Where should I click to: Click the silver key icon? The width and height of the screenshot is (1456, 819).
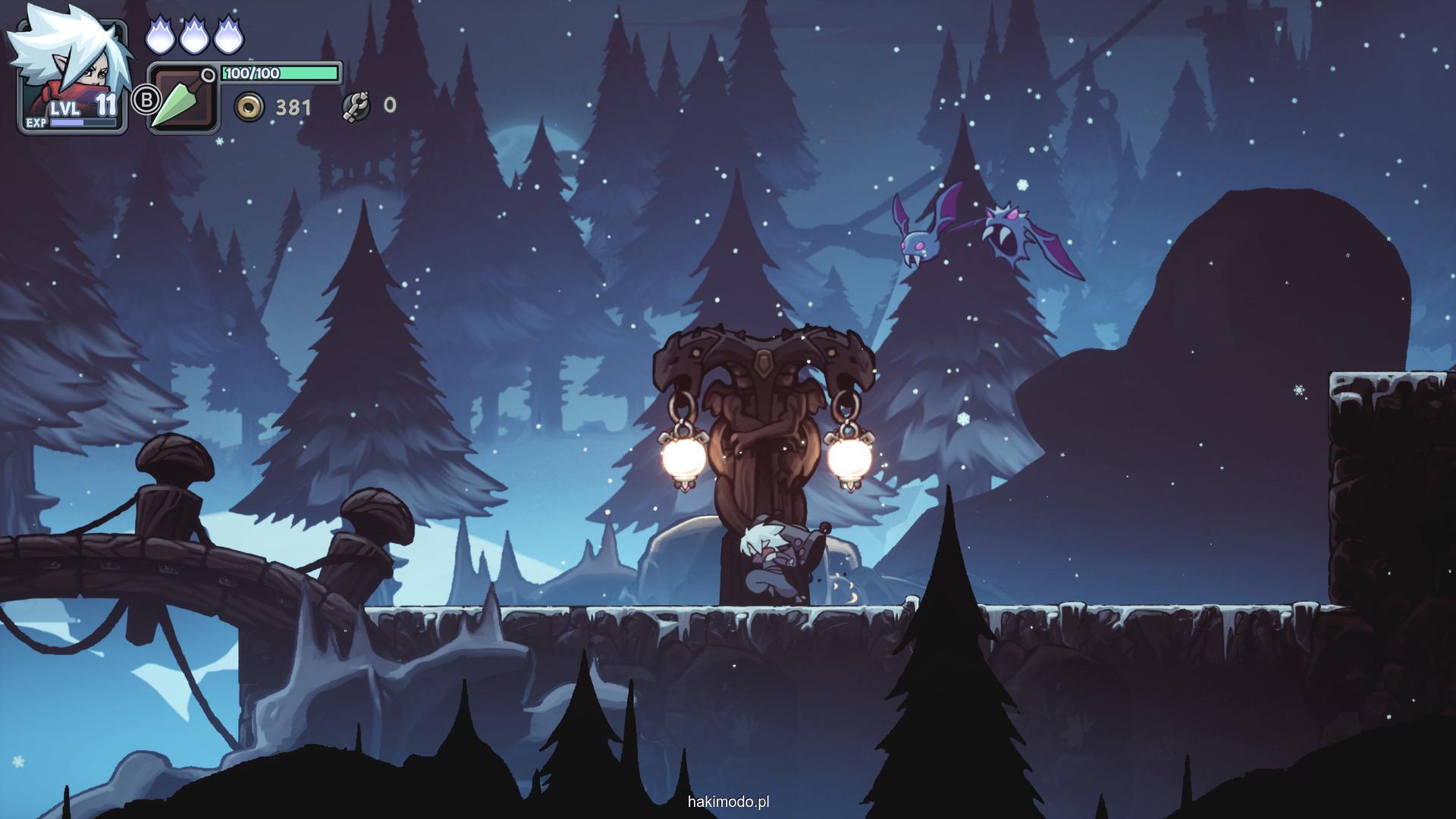356,106
